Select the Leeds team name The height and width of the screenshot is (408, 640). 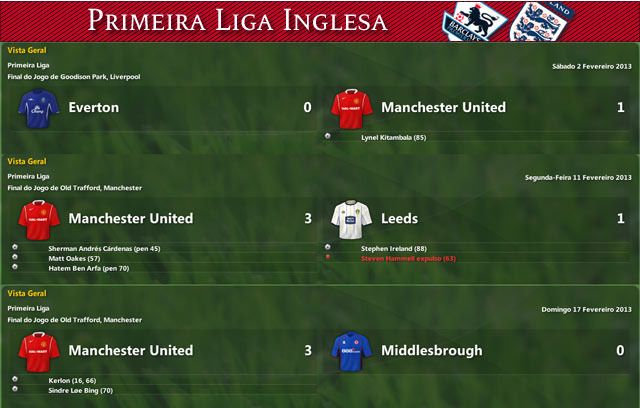[400, 218]
